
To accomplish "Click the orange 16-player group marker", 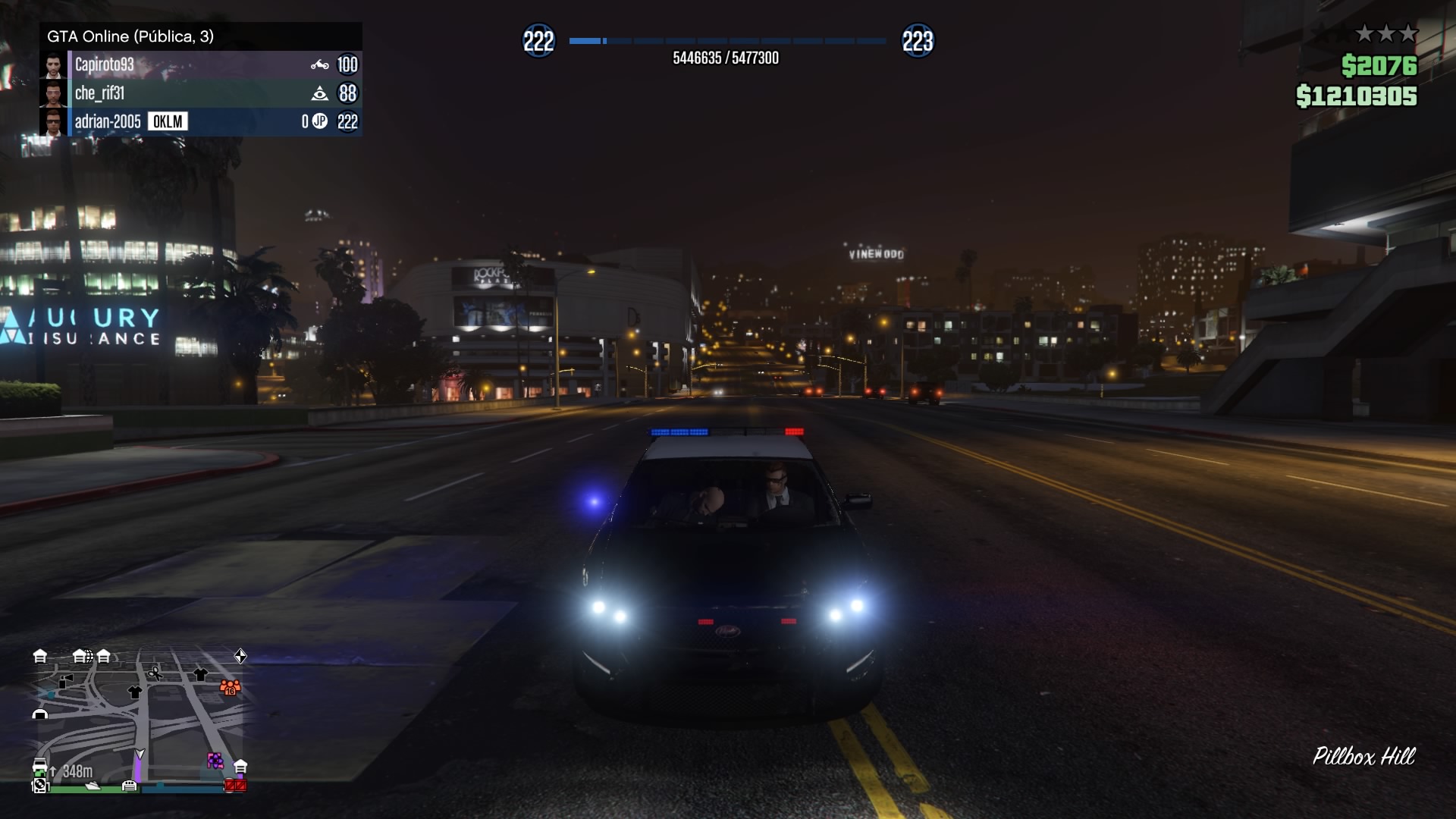I will 230,688.
